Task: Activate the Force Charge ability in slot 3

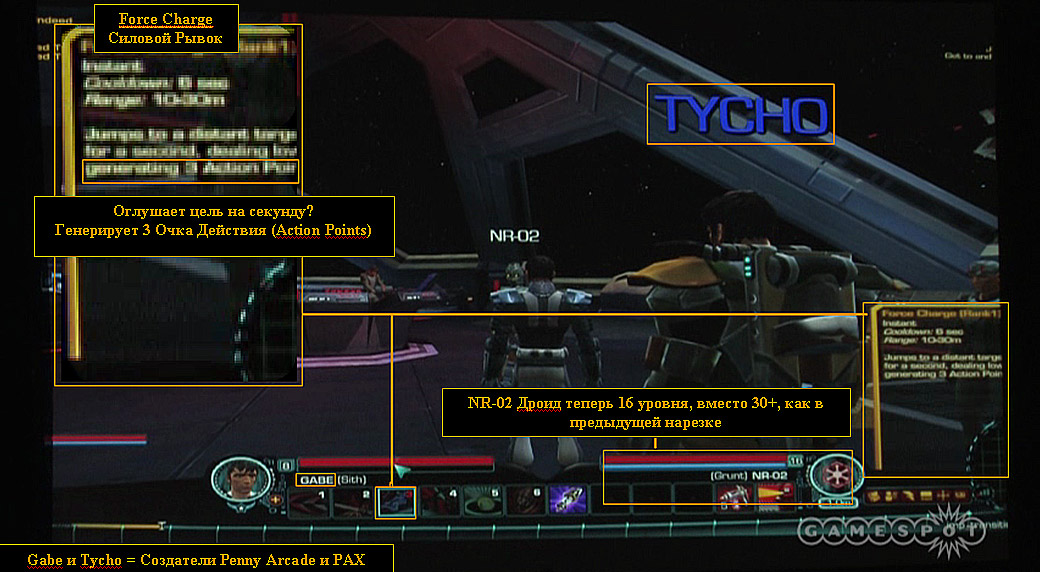Action: coord(393,500)
